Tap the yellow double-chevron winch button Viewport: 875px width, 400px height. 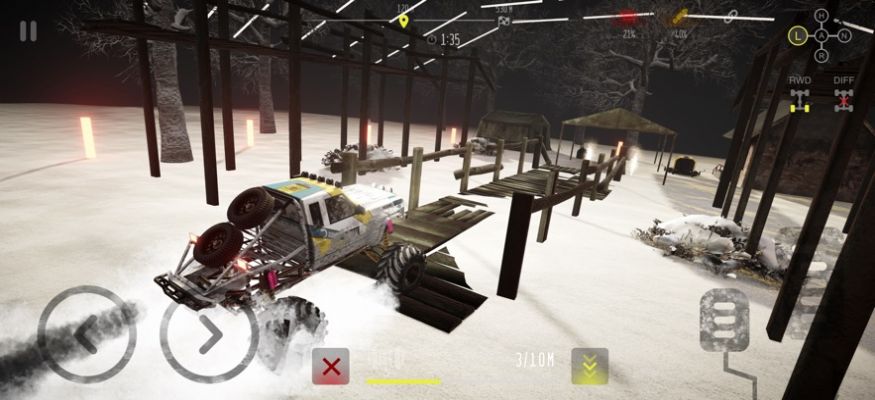(589, 366)
